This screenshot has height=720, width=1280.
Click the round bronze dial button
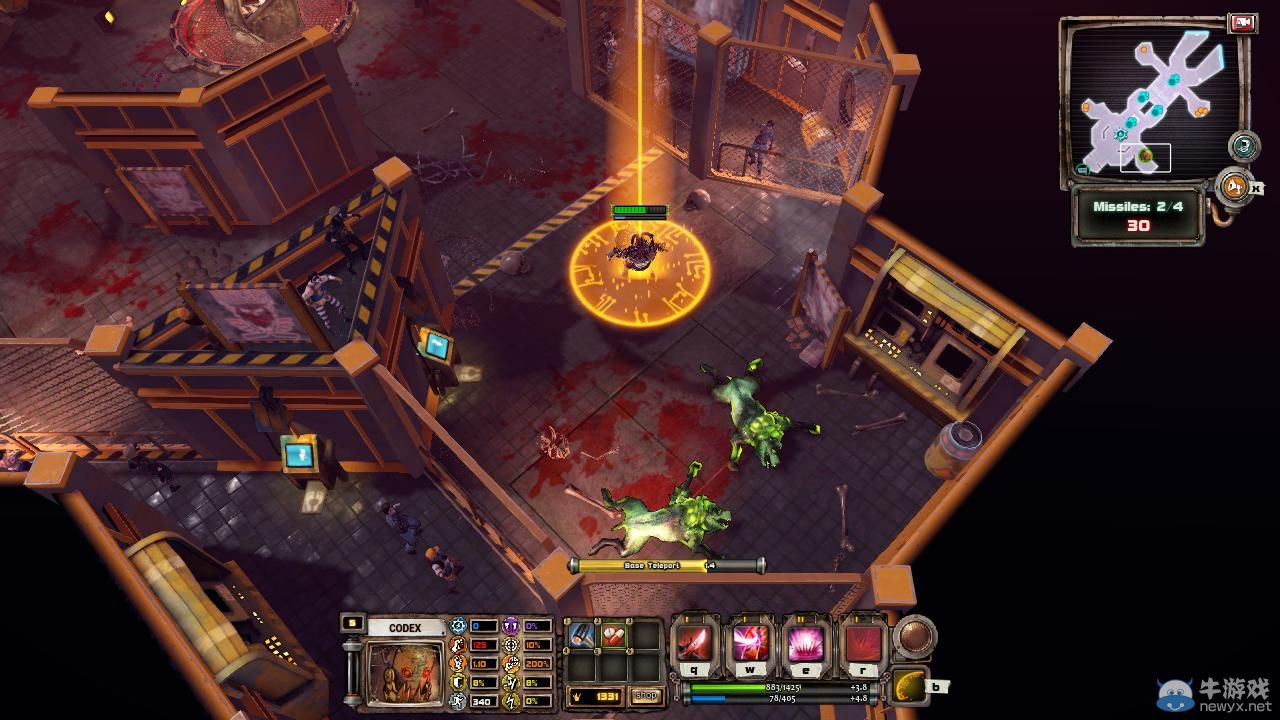914,636
